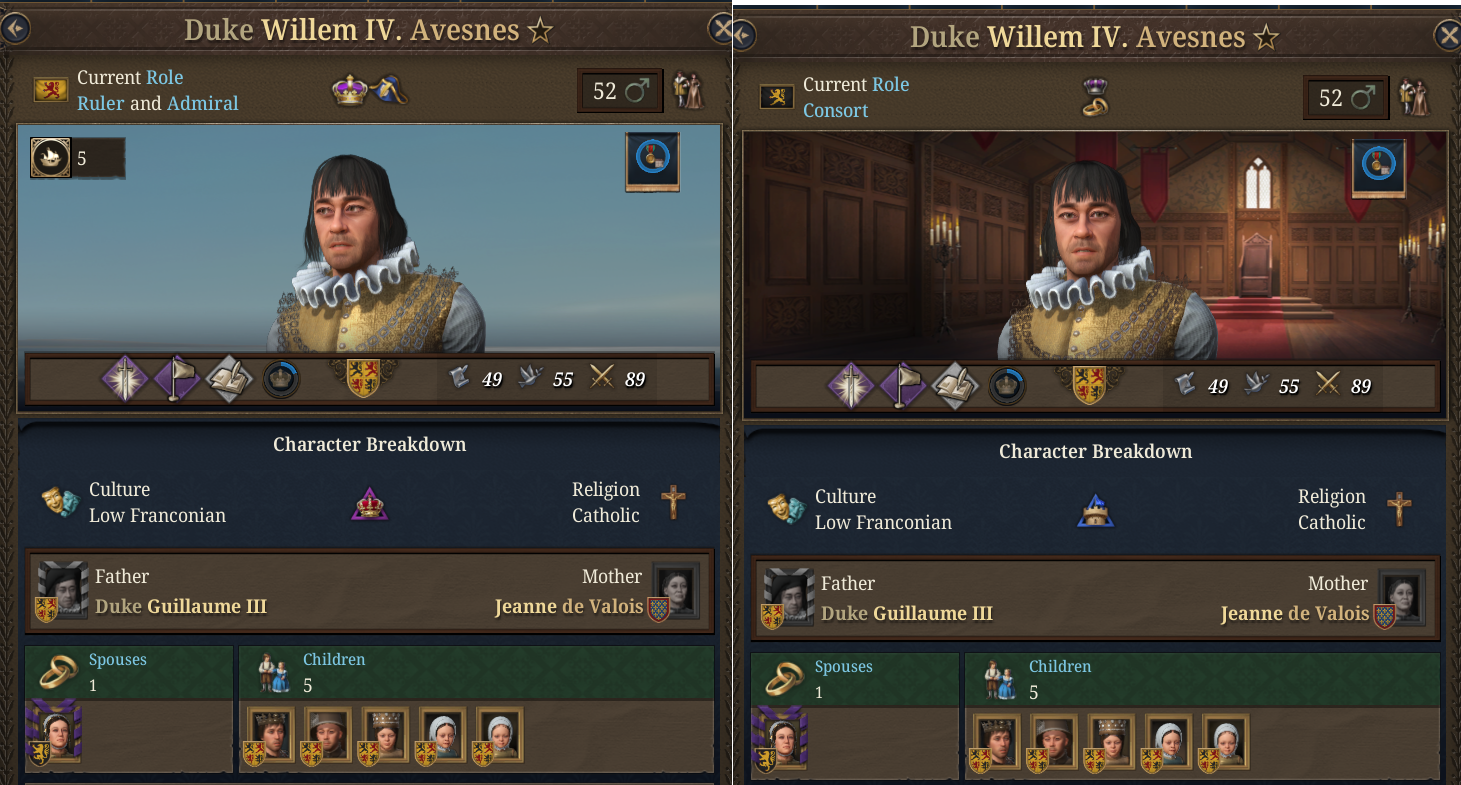The image size is (1461, 785).
Task: Open the medal trait icon on the portrait
Action: click(652, 160)
